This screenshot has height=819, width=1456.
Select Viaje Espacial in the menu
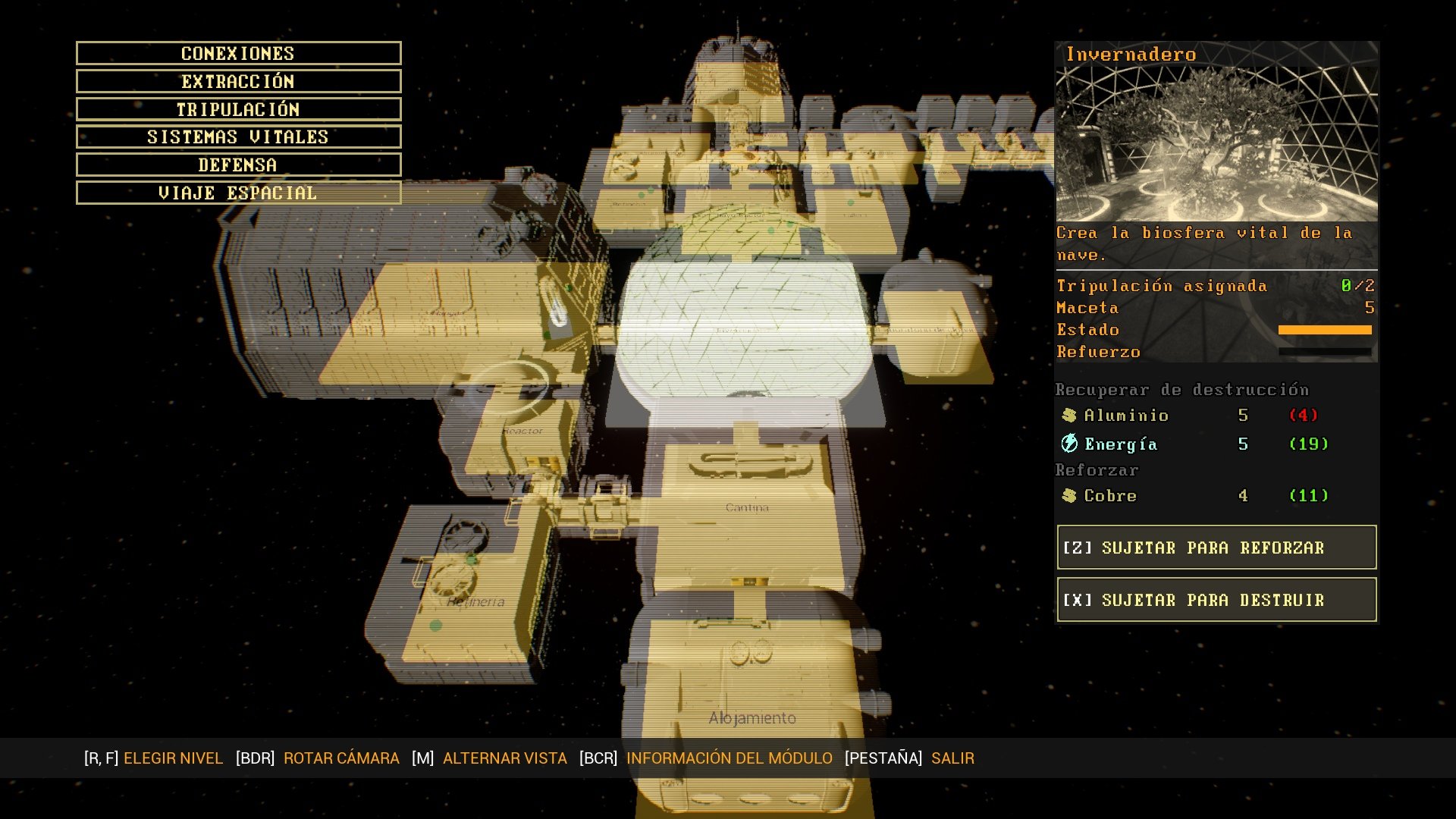click(237, 193)
